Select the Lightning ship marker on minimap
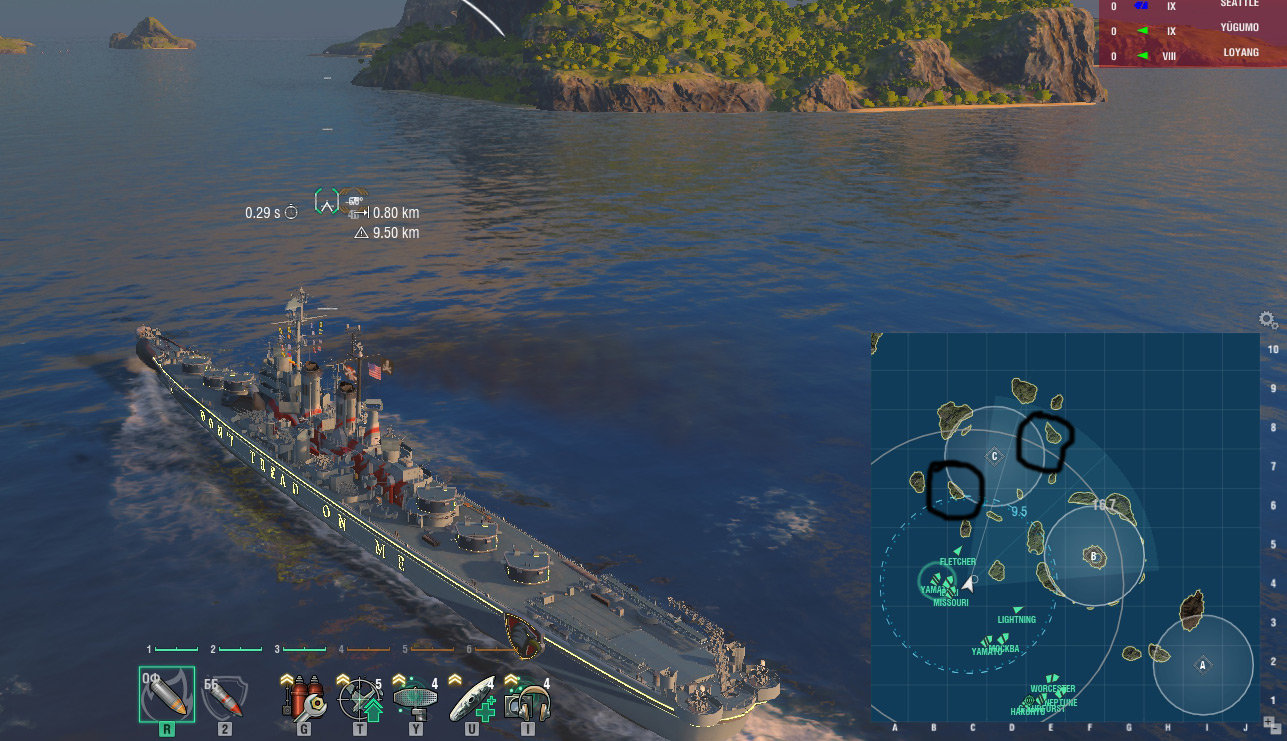The image size is (1287, 741). click(1018, 609)
